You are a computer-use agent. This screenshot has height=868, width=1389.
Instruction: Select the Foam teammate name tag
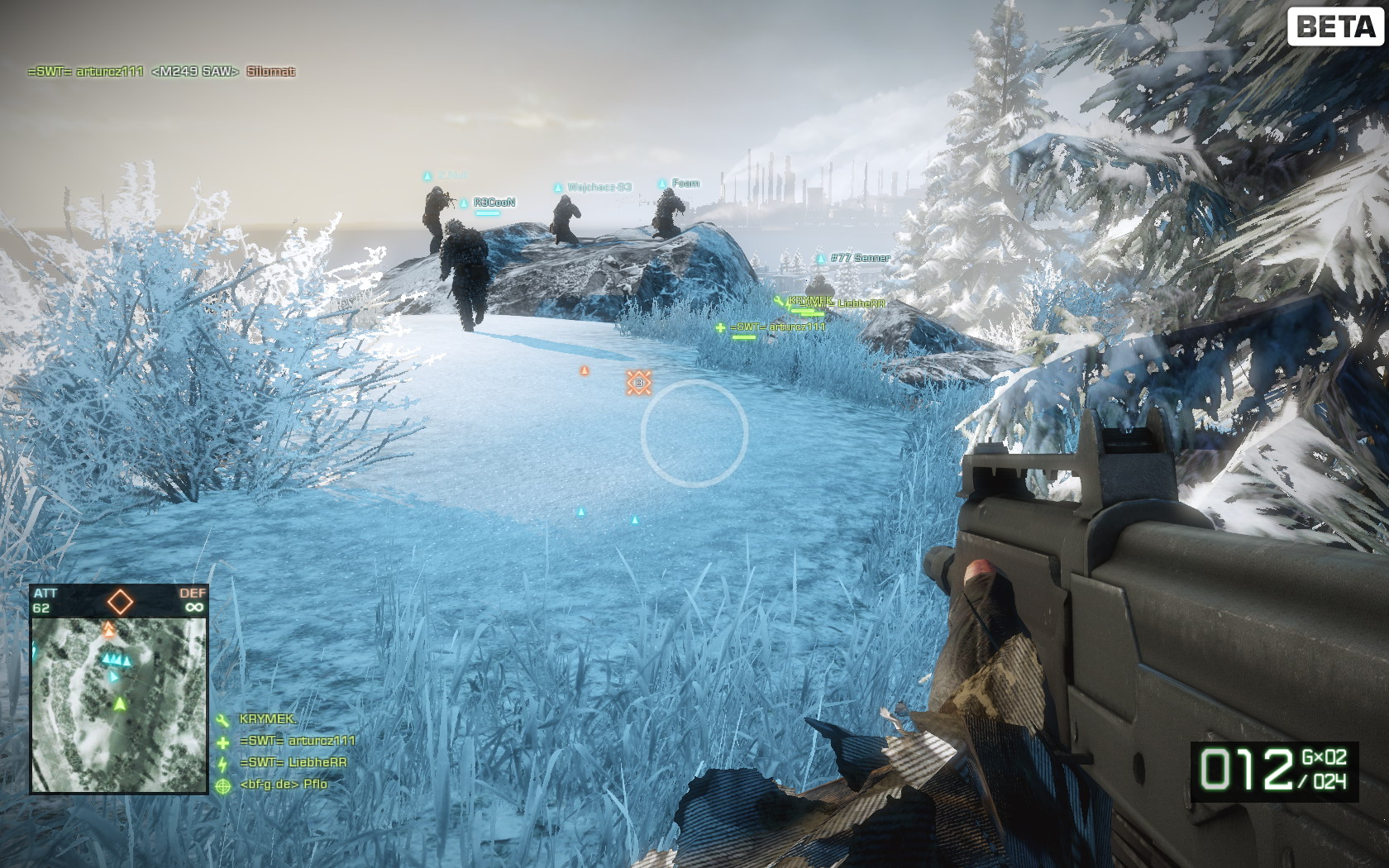click(x=685, y=184)
